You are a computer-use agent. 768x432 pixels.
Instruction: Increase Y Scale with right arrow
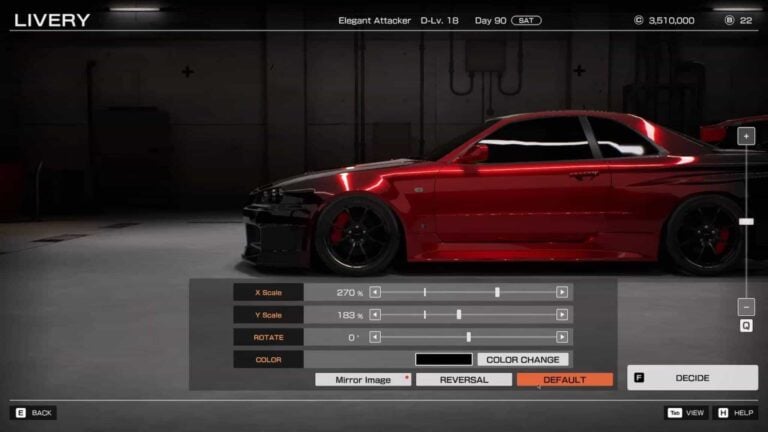[562, 315]
